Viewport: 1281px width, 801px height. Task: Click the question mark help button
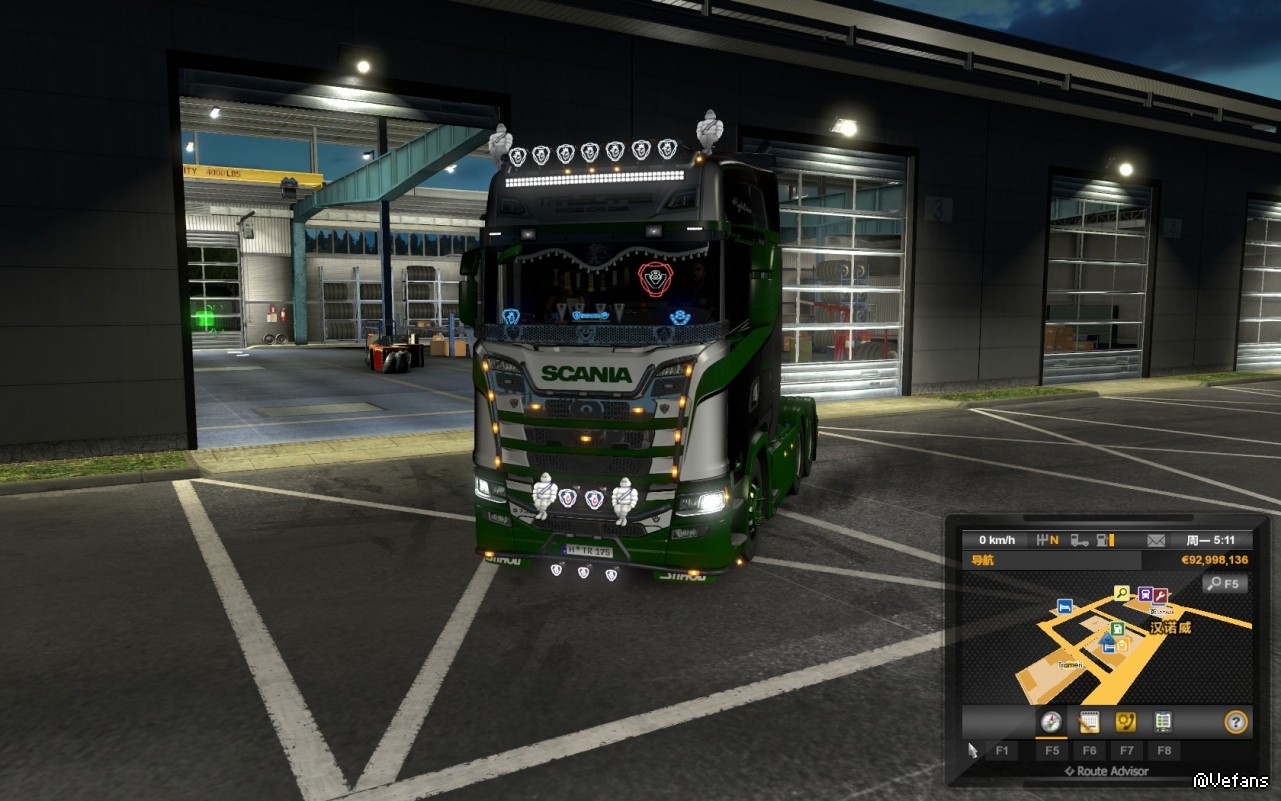[x=1236, y=721]
